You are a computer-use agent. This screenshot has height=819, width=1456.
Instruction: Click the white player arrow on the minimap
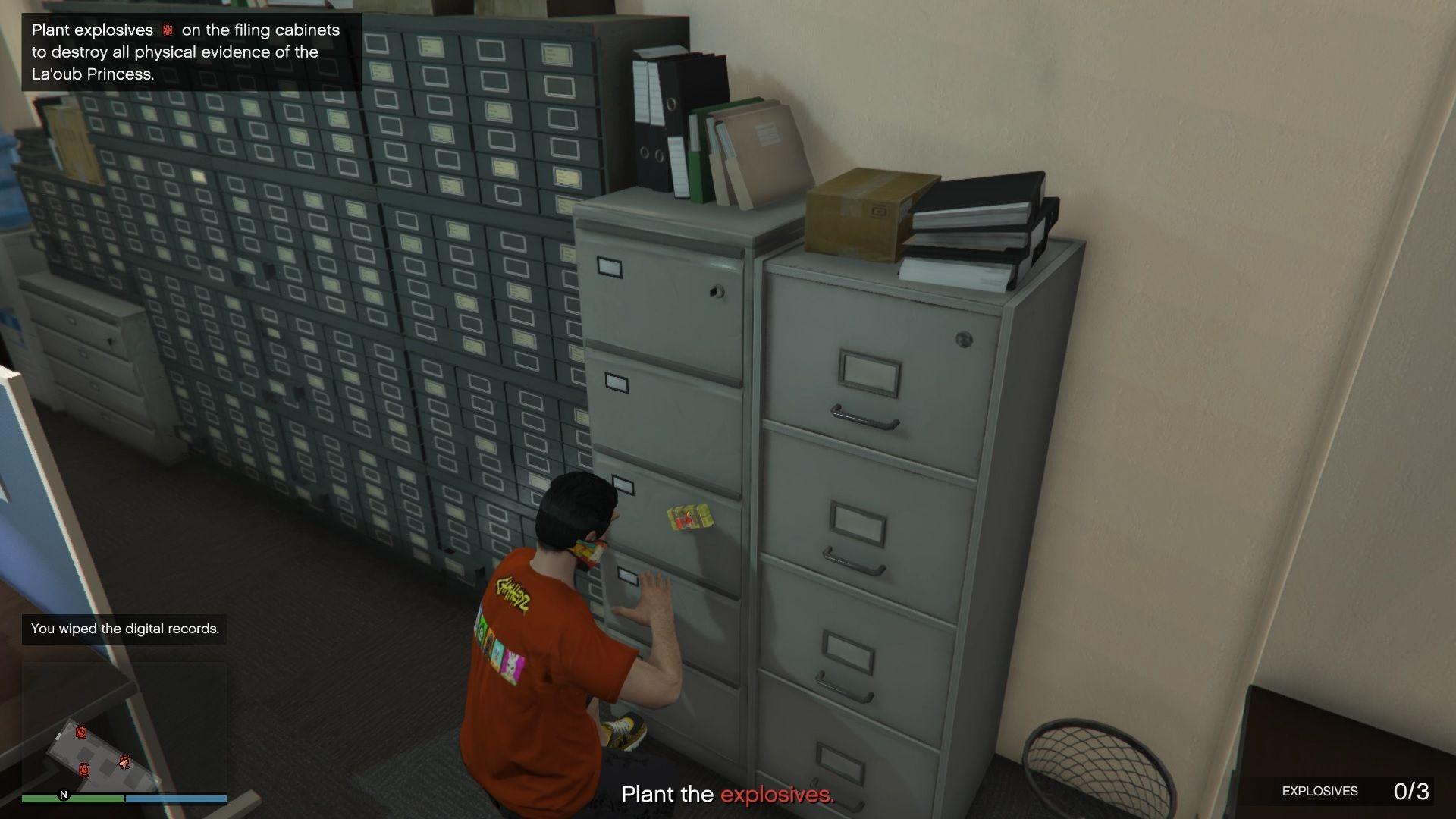click(124, 762)
